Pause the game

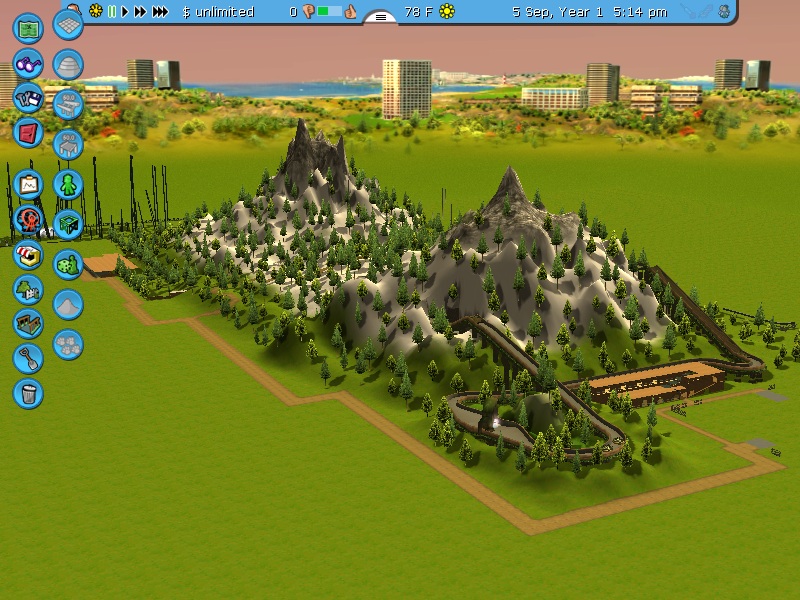[x=111, y=12]
